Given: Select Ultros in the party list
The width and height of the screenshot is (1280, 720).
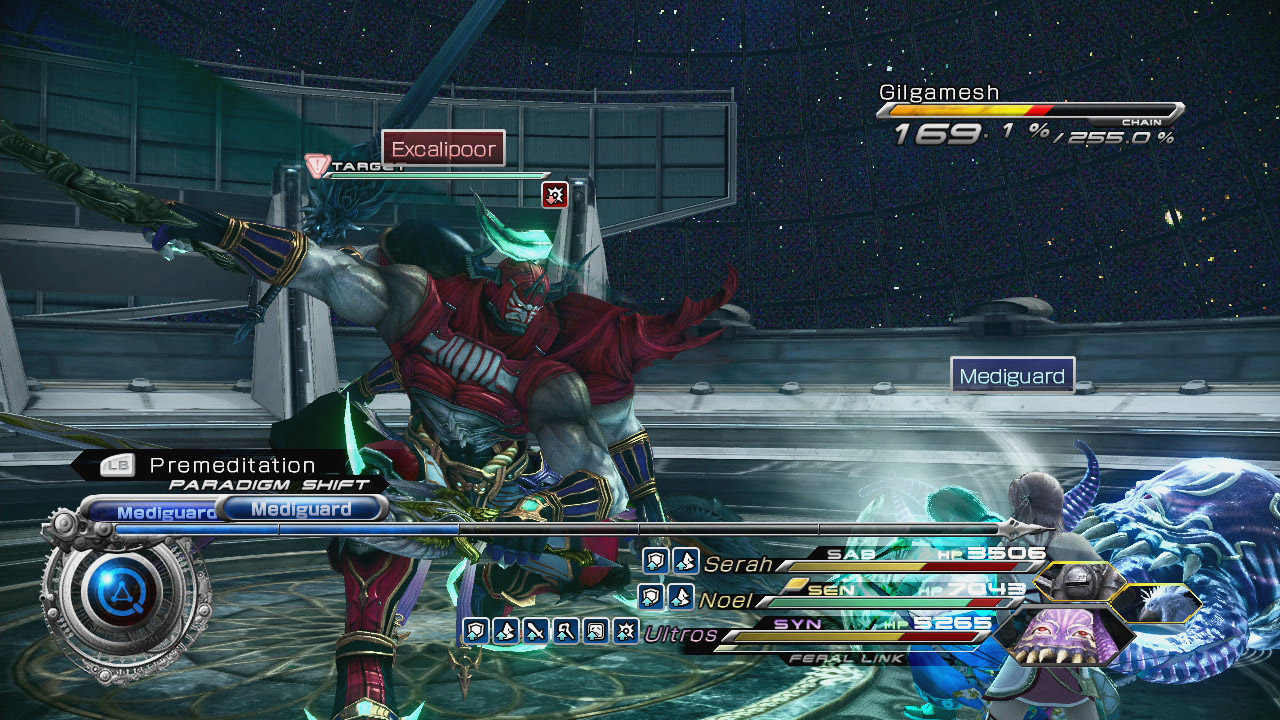Looking at the screenshot, I should tap(681, 634).
